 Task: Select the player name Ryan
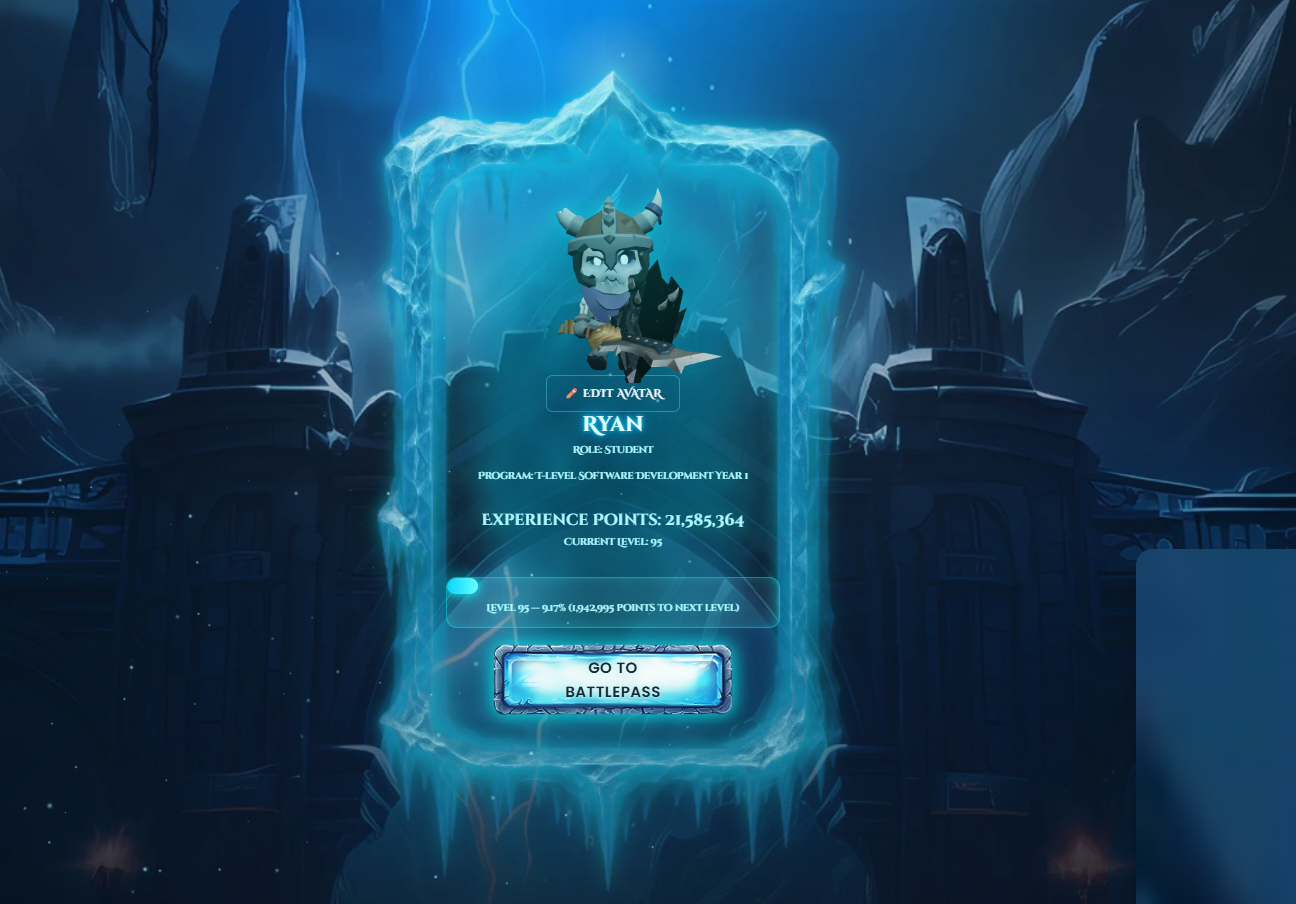point(613,424)
